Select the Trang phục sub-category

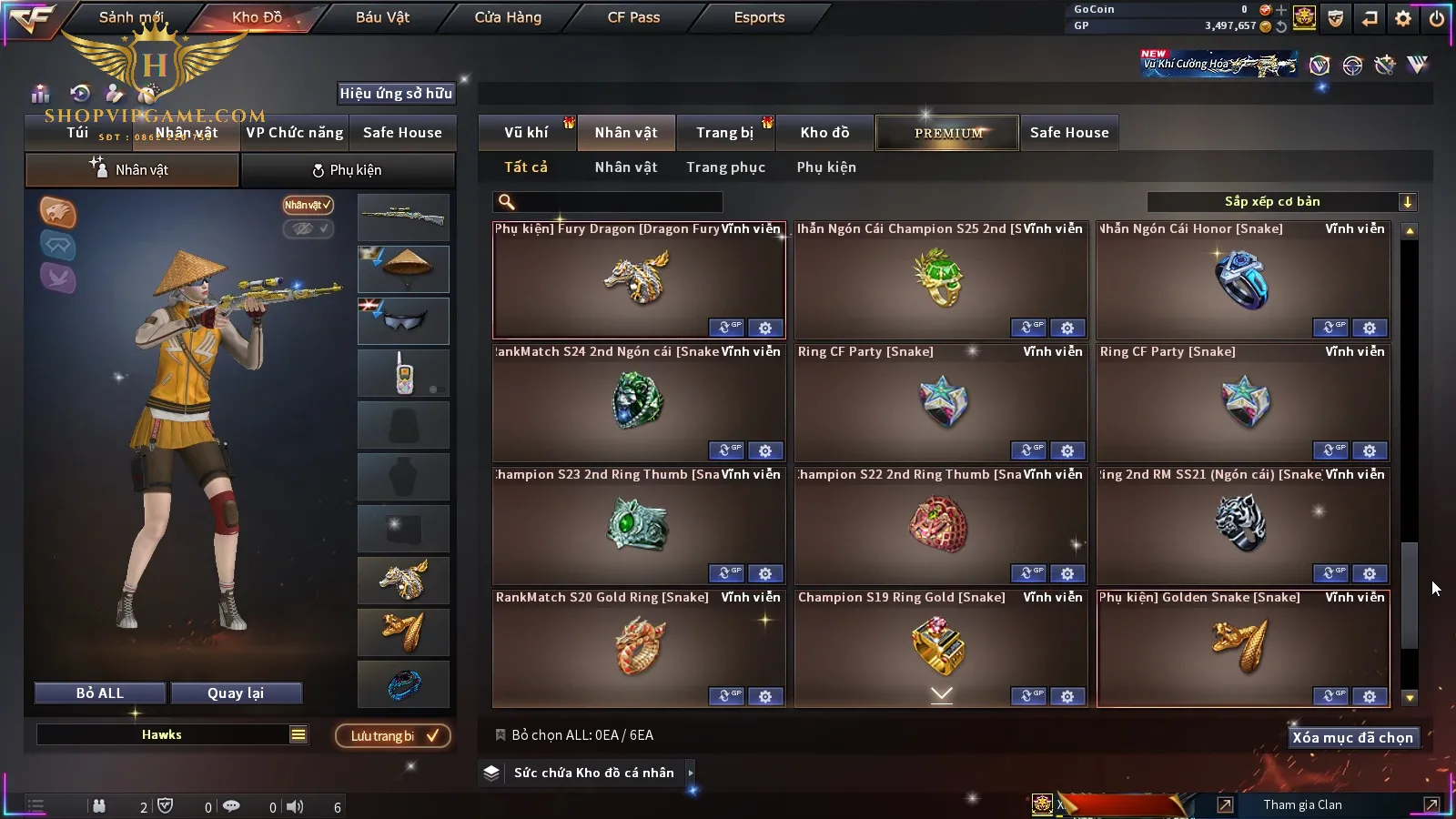click(x=725, y=167)
